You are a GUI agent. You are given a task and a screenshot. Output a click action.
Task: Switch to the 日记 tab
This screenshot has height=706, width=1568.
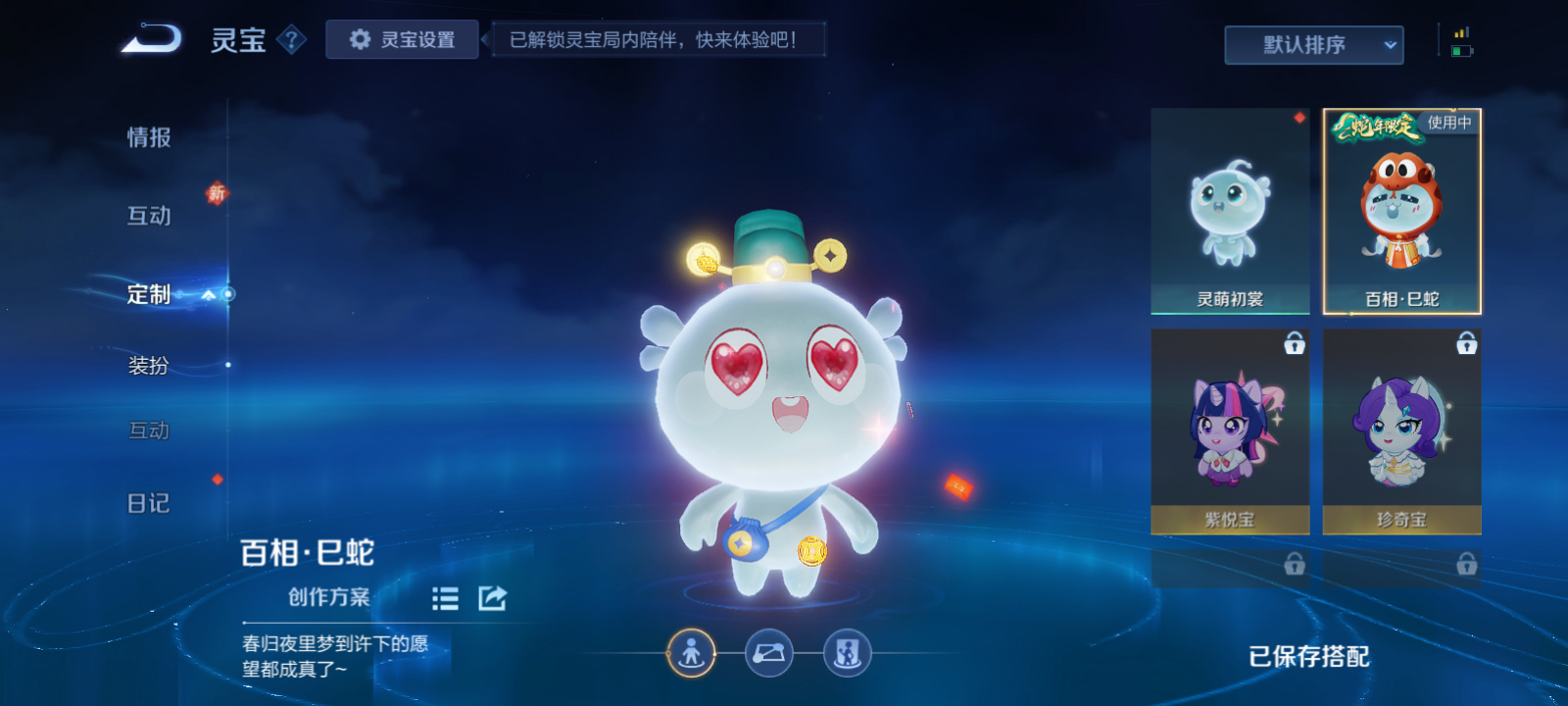[x=149, y=502]
